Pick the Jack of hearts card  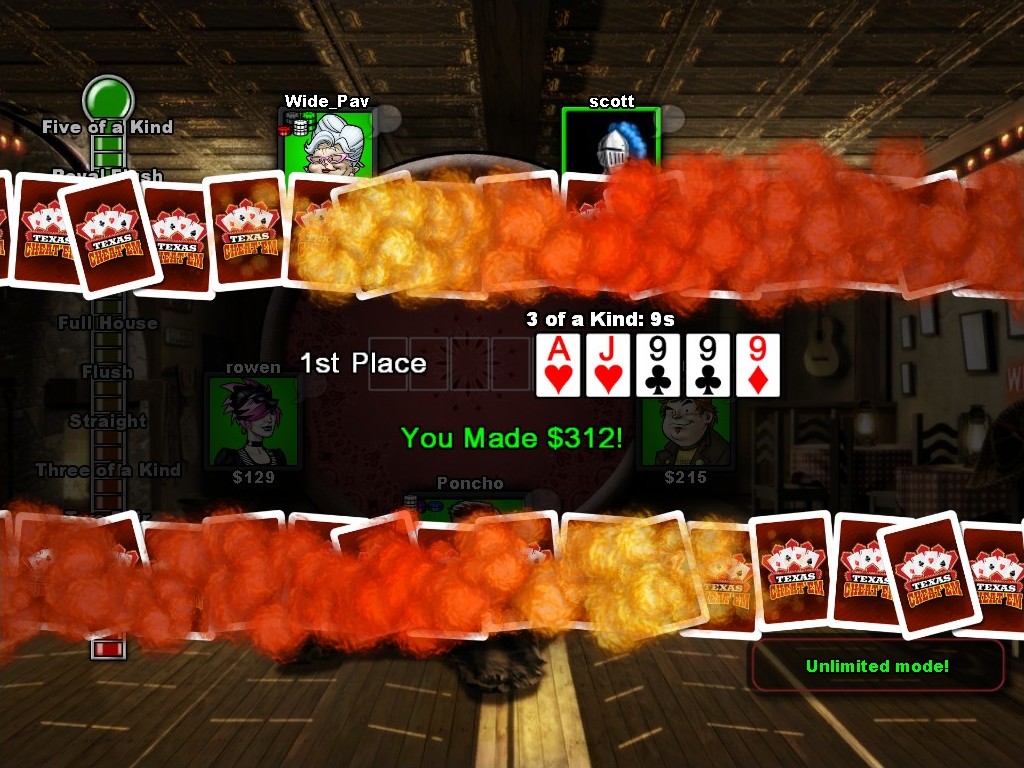(x=609, y=365)
